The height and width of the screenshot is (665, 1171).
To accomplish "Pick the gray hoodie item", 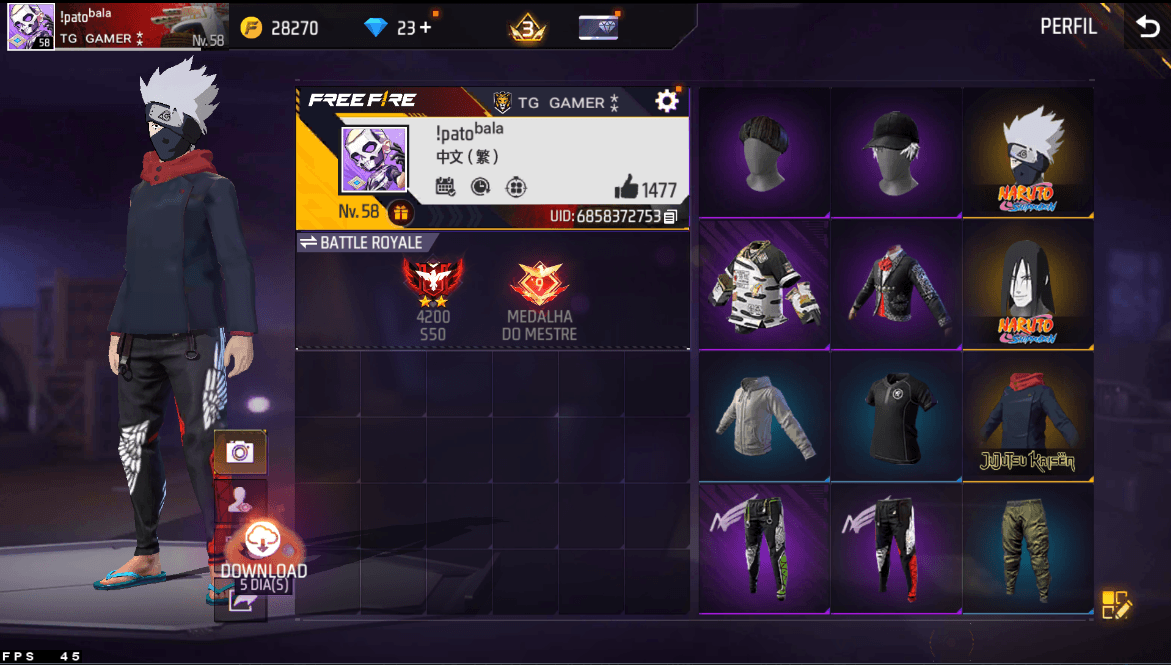I will click(x=763, y=416).
